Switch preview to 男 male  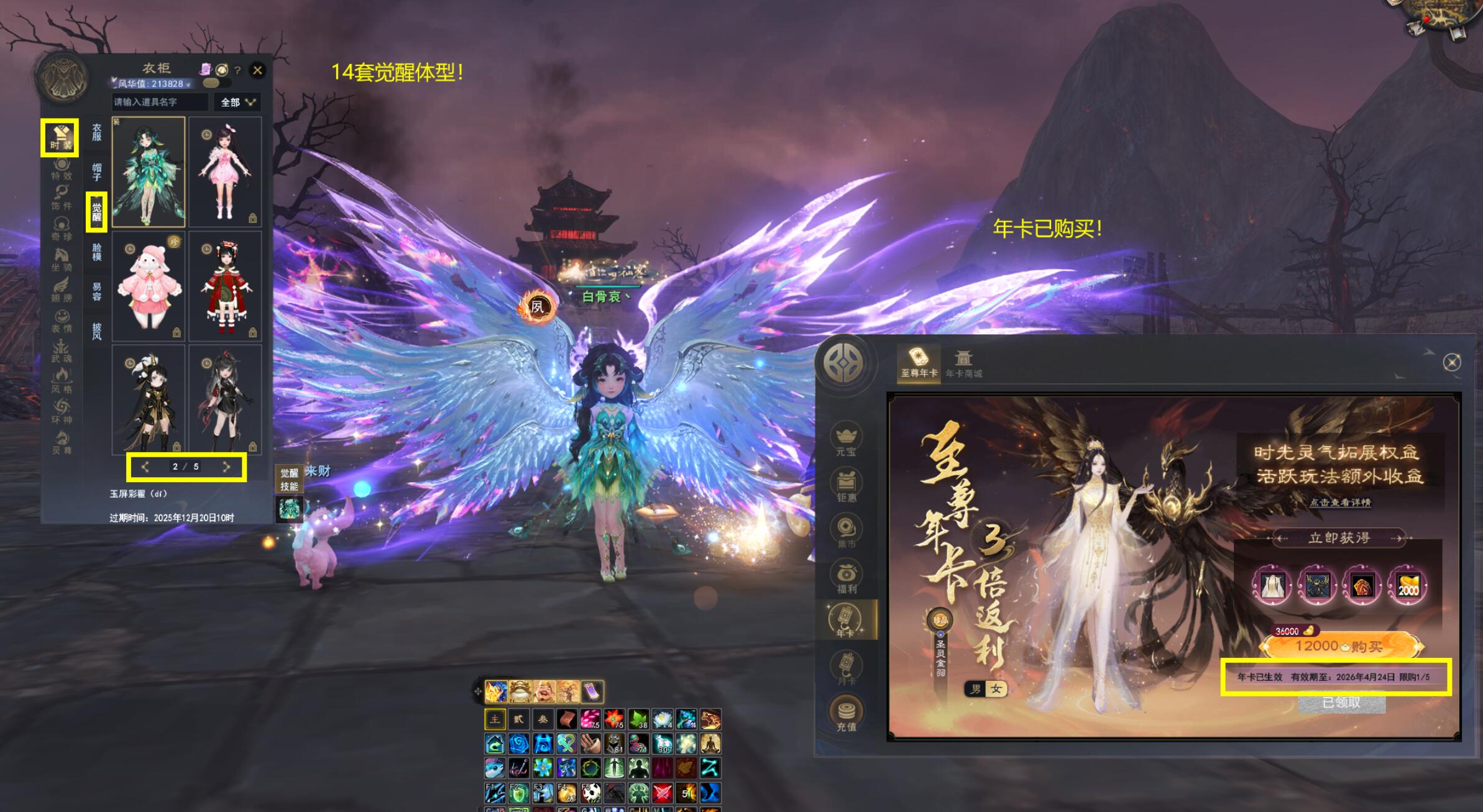point(976,689)
